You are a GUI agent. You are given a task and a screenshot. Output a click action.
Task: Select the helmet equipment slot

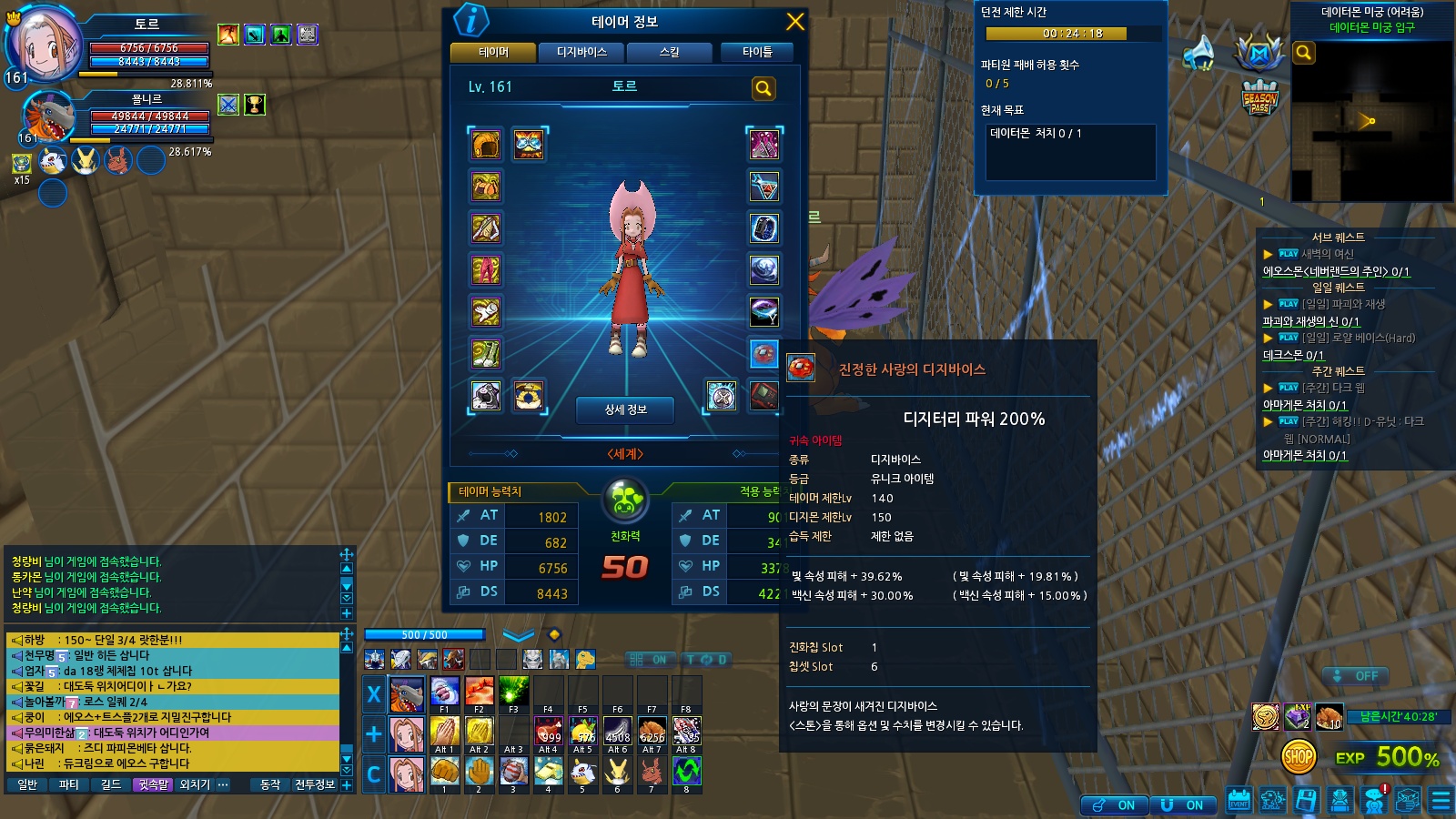pyautogui.click(x=486, y=145)
